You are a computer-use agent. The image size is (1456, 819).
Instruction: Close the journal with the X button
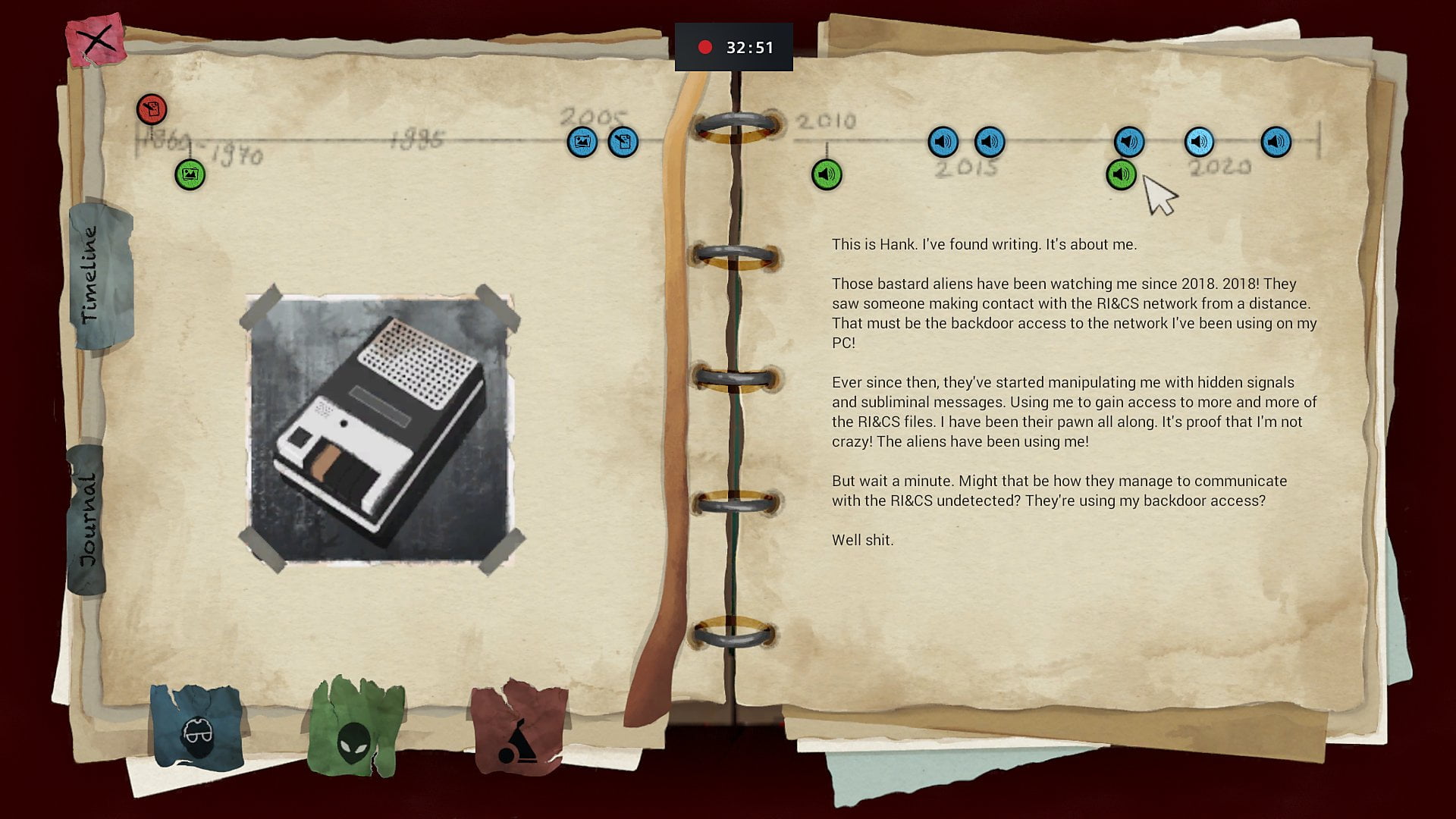pyautogui.click(x=96, y=39)
